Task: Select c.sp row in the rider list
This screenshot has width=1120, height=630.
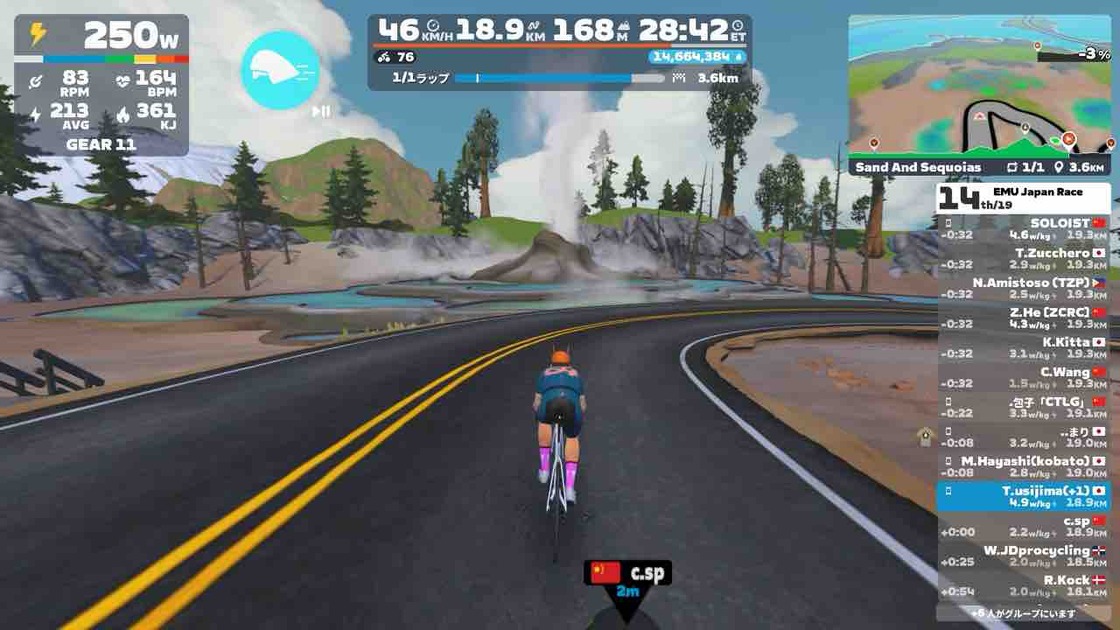Action: coord(1023,527)
